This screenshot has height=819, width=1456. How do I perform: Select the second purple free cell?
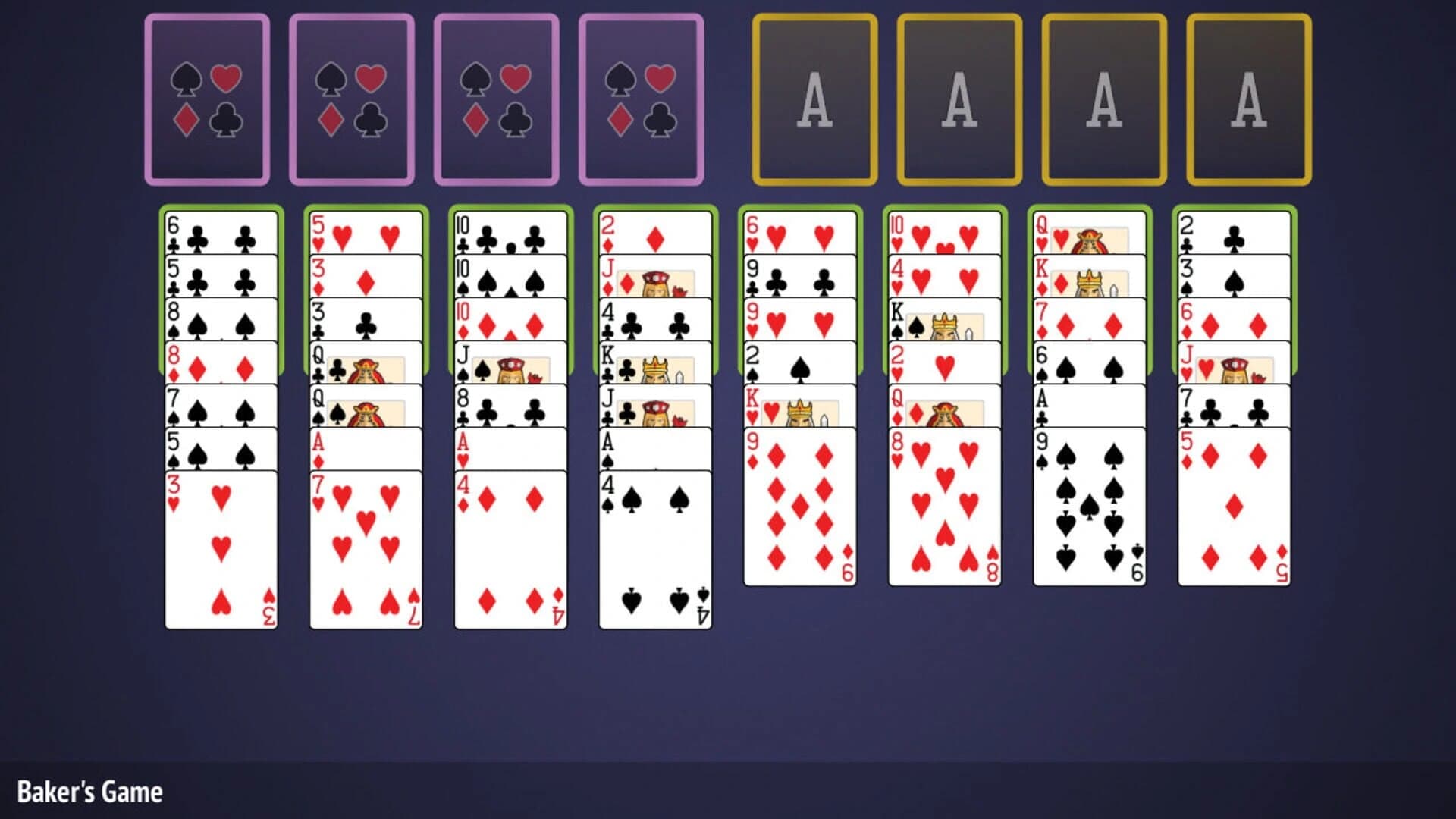tap(350, 97)
